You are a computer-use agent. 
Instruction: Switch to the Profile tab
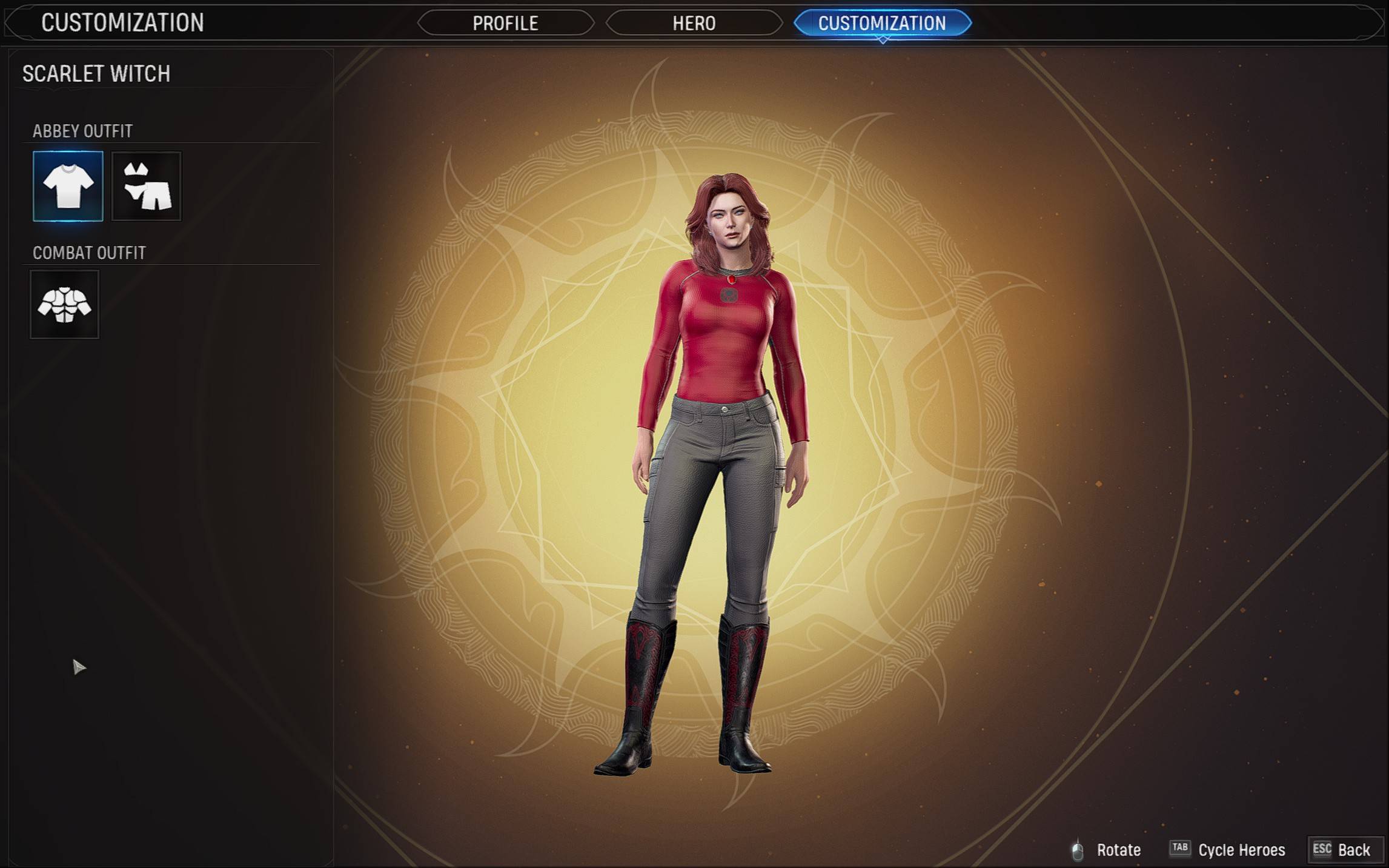(x=506, y=23)
